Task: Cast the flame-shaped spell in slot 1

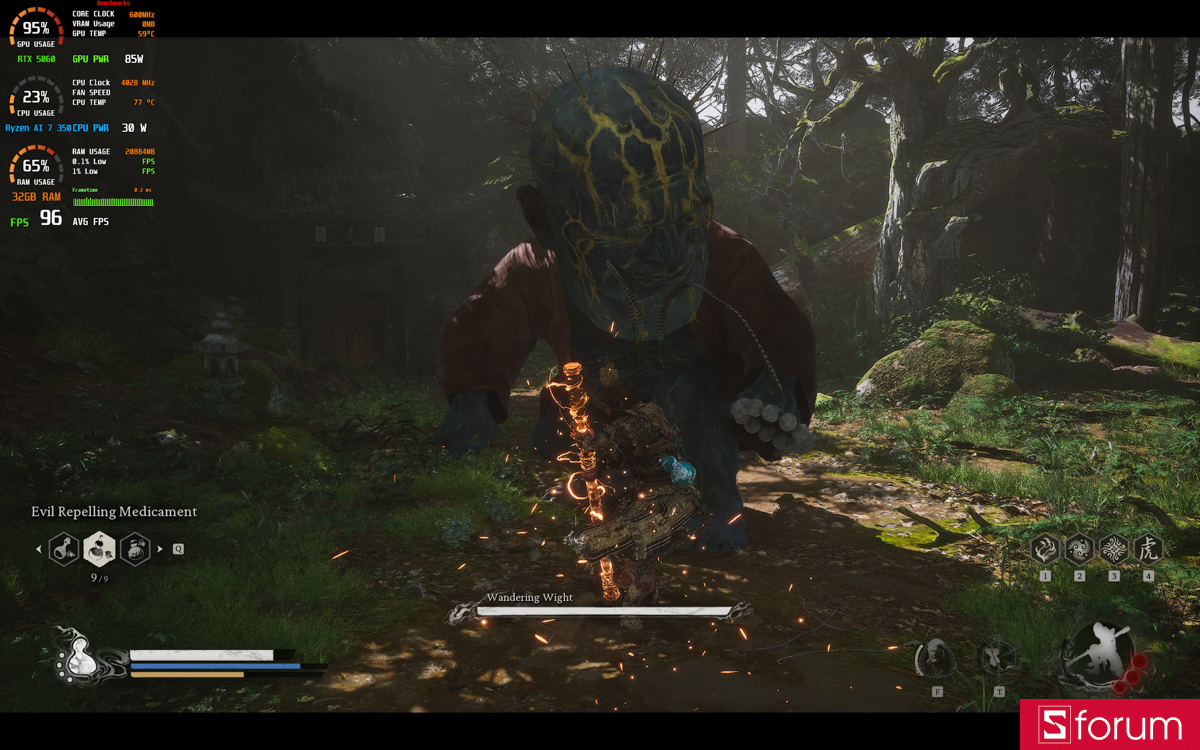Action: click(x=1045, y=548)
